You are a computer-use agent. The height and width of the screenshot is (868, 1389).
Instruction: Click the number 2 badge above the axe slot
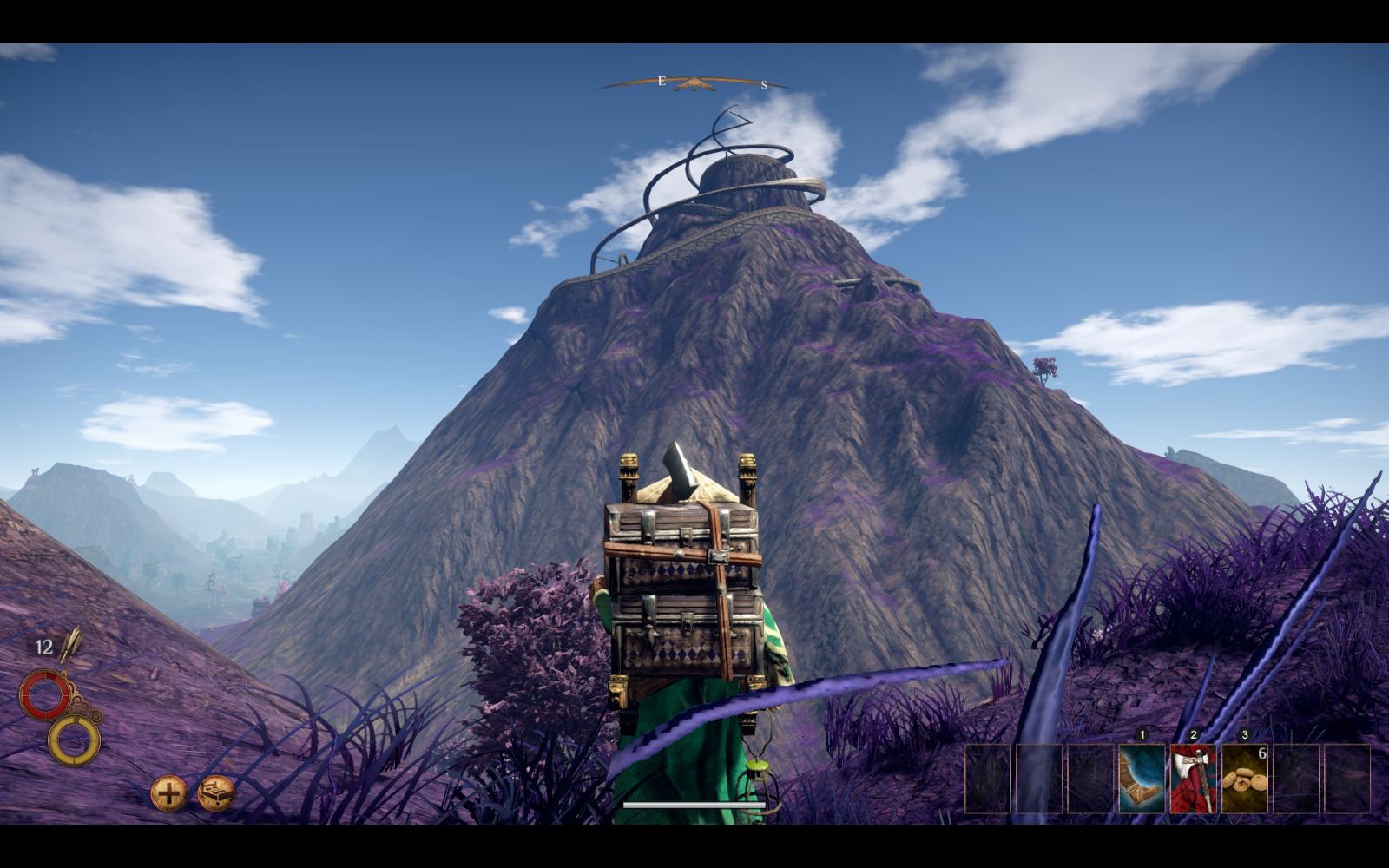[x=1194, y=733]
